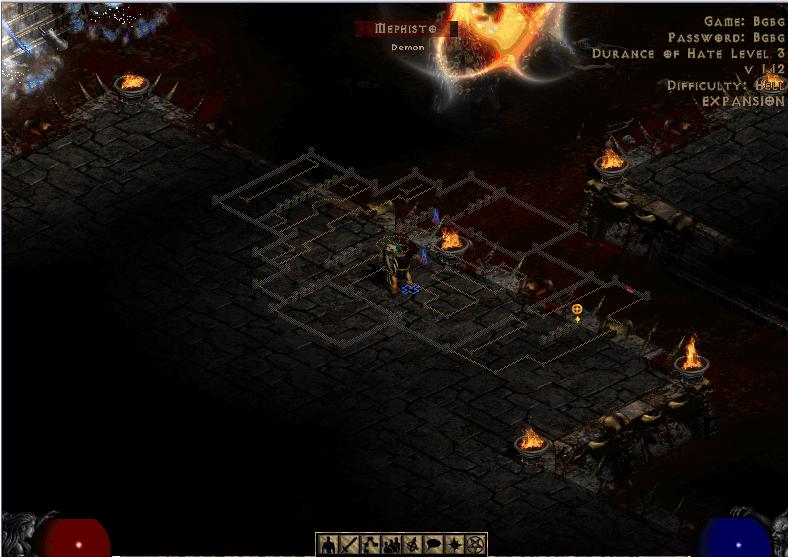Image resolution: width=788 pixels, height=557 pixels.
Task: Open the message log speech bubble
Action: click(433, 545)
